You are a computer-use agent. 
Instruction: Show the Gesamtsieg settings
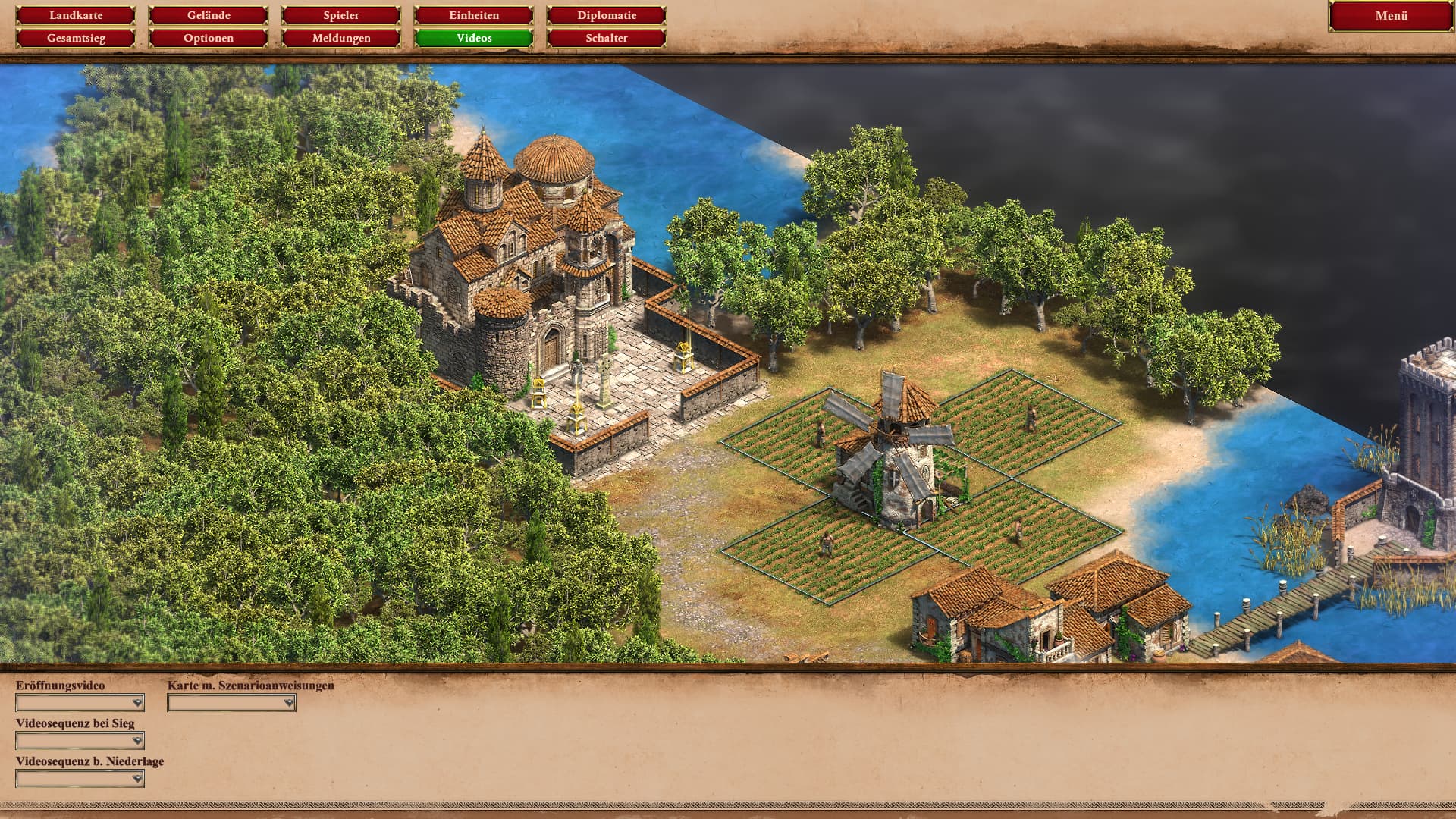point(76,38)
